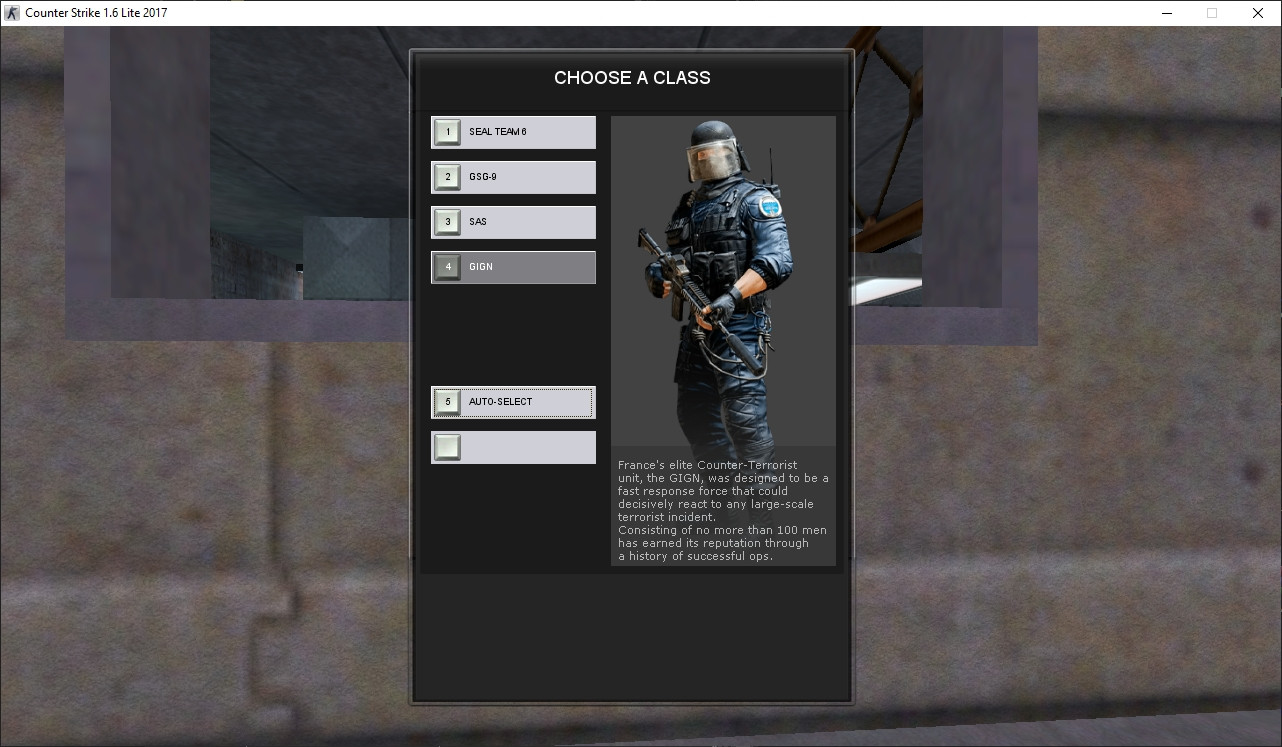
Task: Click the blank key icon on the empty slot
Action: pyautogui.click(x=447, y=447)
